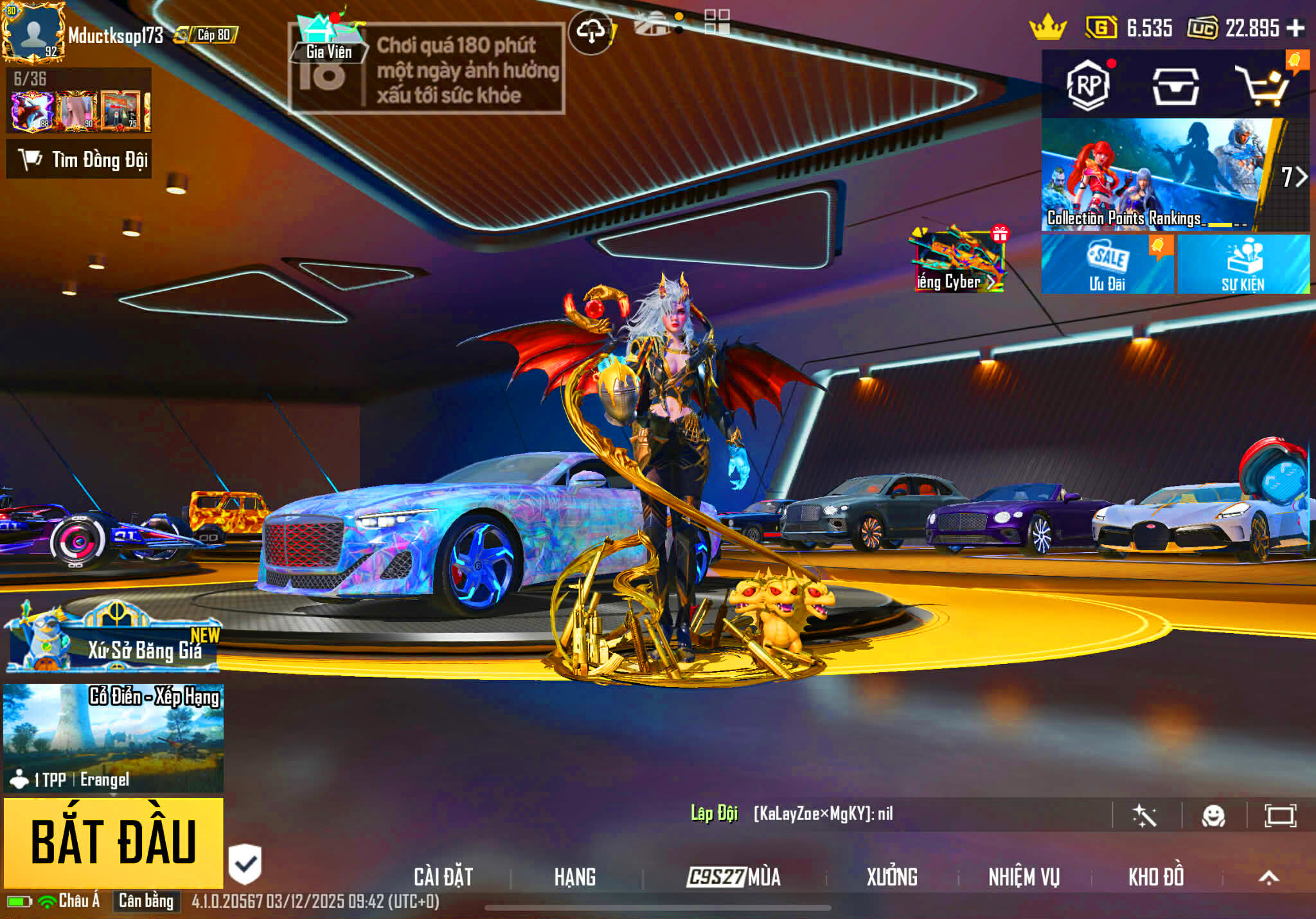The height and width of the screenshot is (919, 1316).
Task: Open the XƯỞNG workshop menu
Action: [x=892, y=877]
